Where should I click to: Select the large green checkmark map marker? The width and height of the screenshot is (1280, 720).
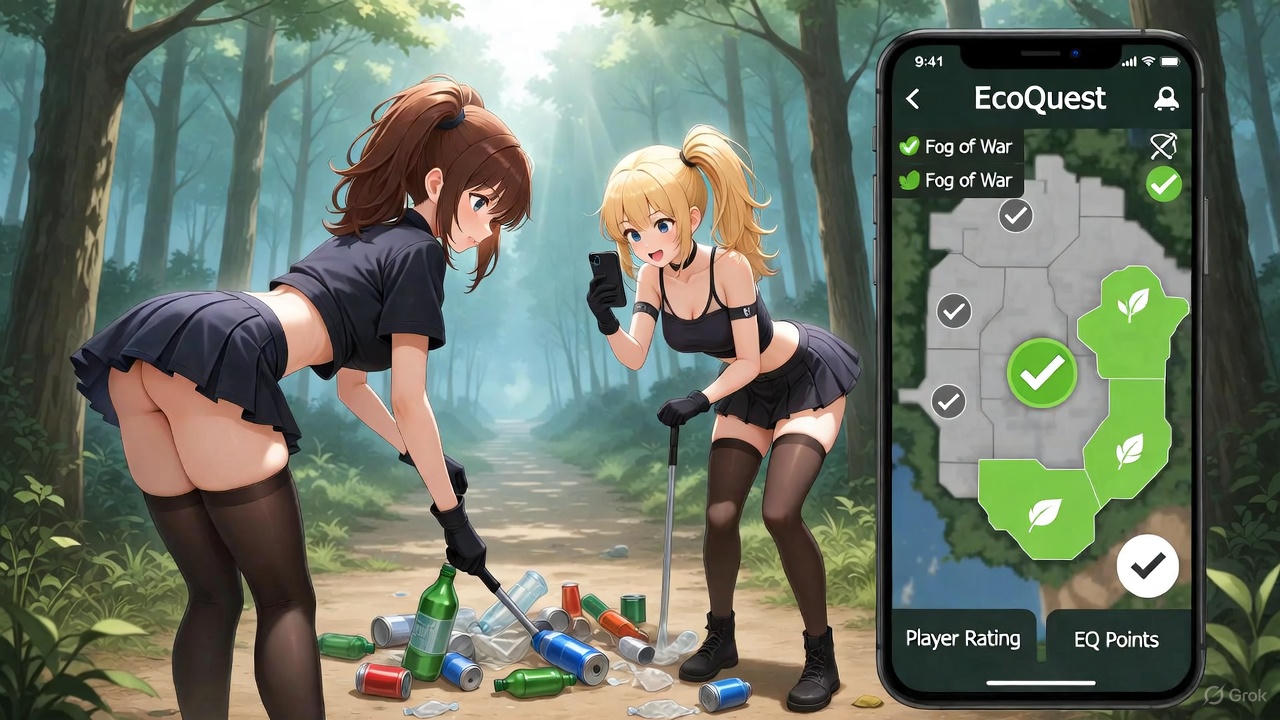click(1042, 373)
